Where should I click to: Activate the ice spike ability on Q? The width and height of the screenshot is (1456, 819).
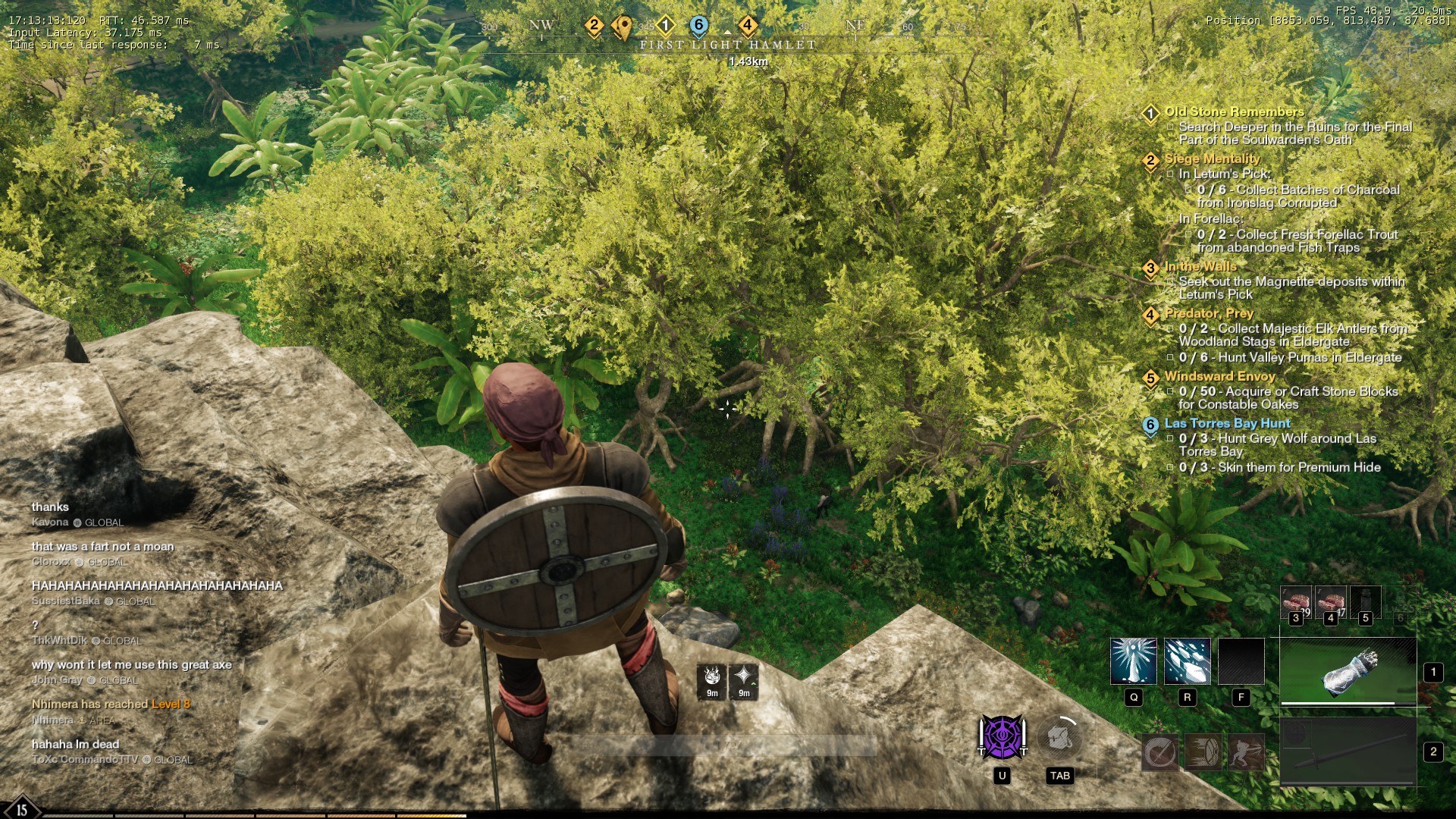coord(1134,661)
